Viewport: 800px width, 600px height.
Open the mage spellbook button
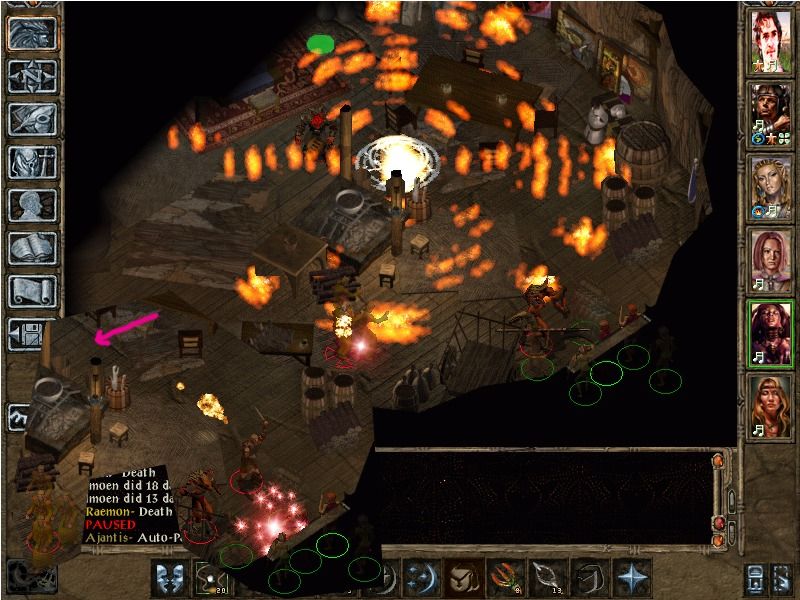tap(31, 247)
